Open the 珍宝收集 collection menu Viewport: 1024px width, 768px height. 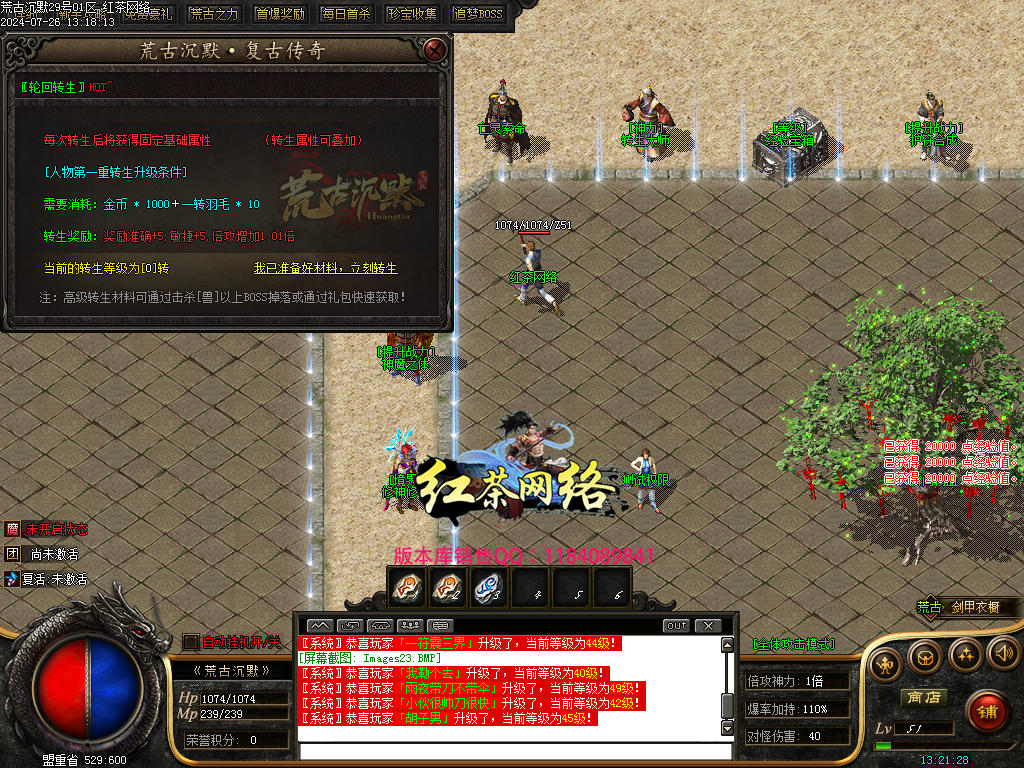click(411, 14)
